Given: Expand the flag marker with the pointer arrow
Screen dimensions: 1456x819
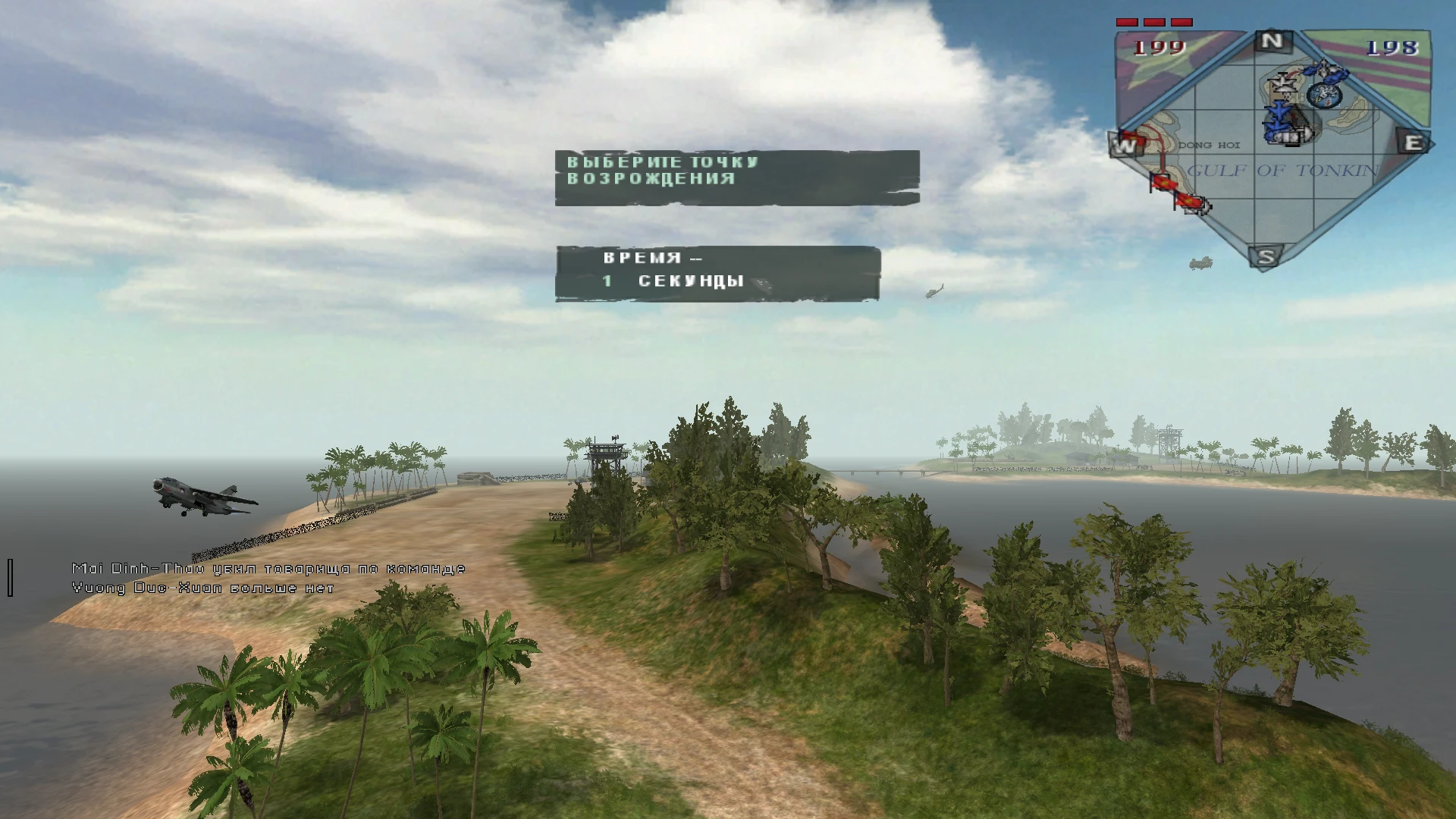Looking at the screenshot, I should (1204, 208).
